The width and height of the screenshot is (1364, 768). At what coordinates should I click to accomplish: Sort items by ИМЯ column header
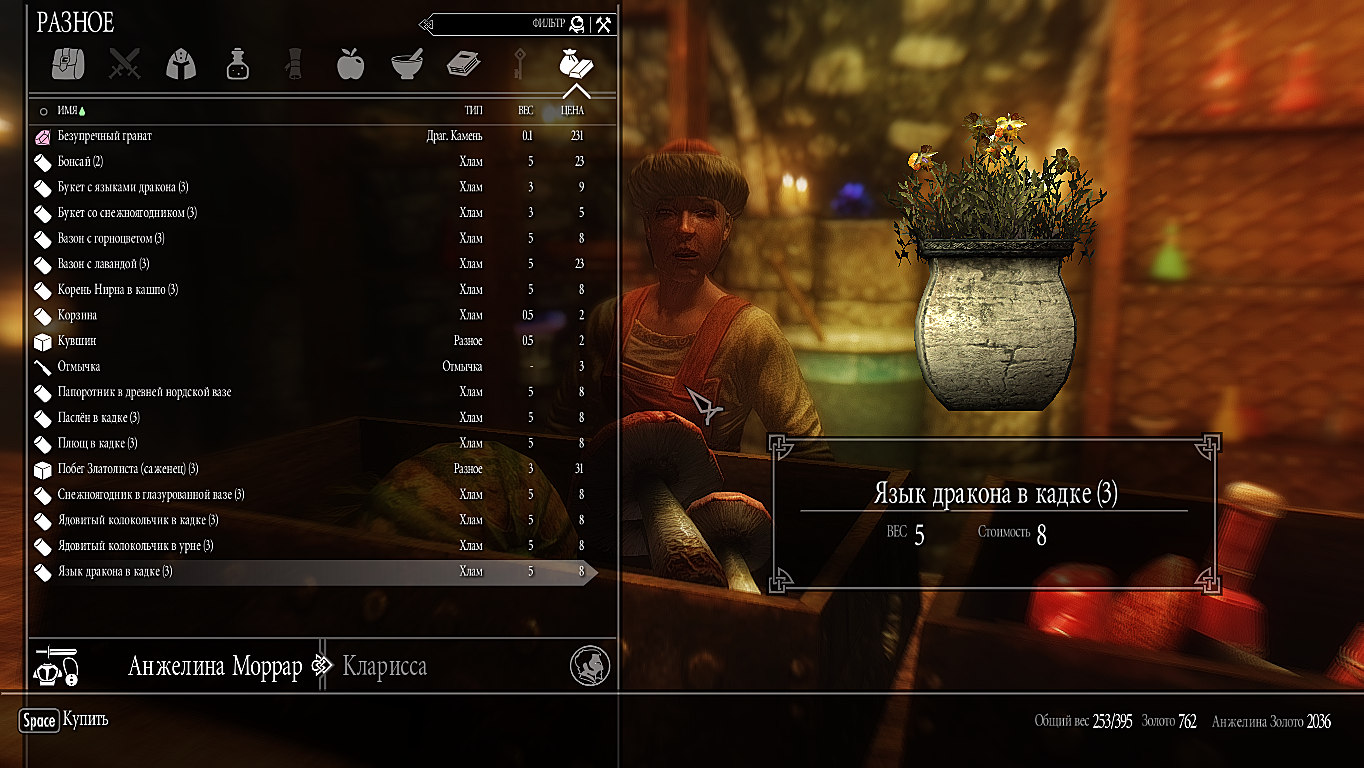(x=68, y=111)
